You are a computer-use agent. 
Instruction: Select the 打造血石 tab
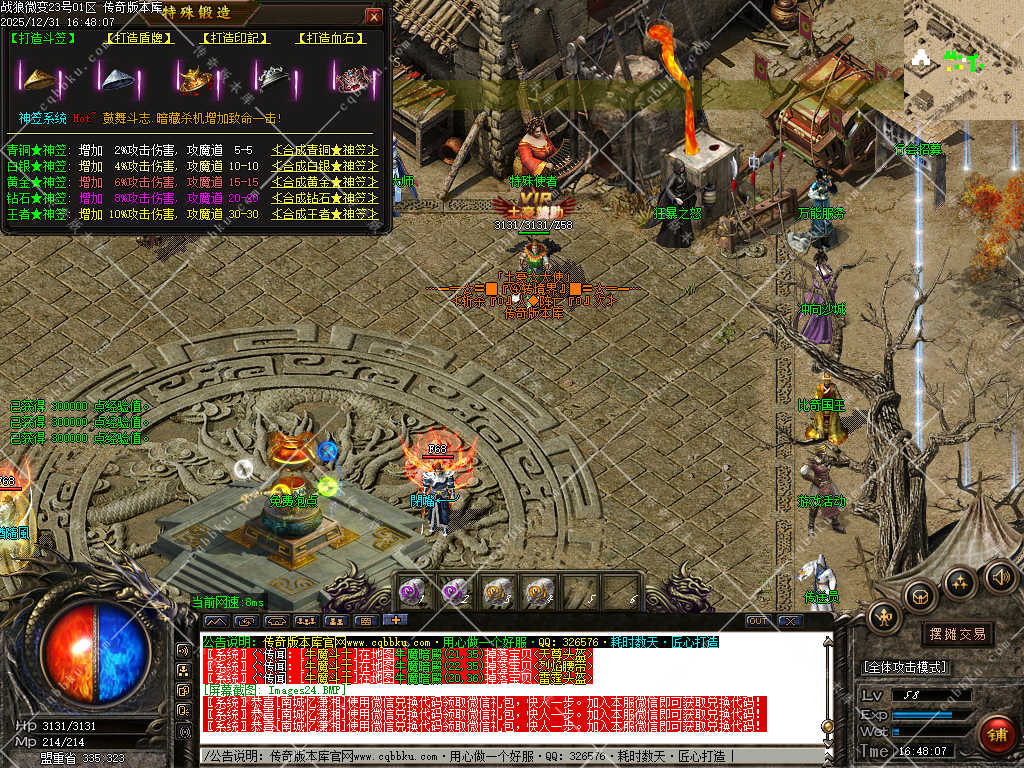[330, 39]
